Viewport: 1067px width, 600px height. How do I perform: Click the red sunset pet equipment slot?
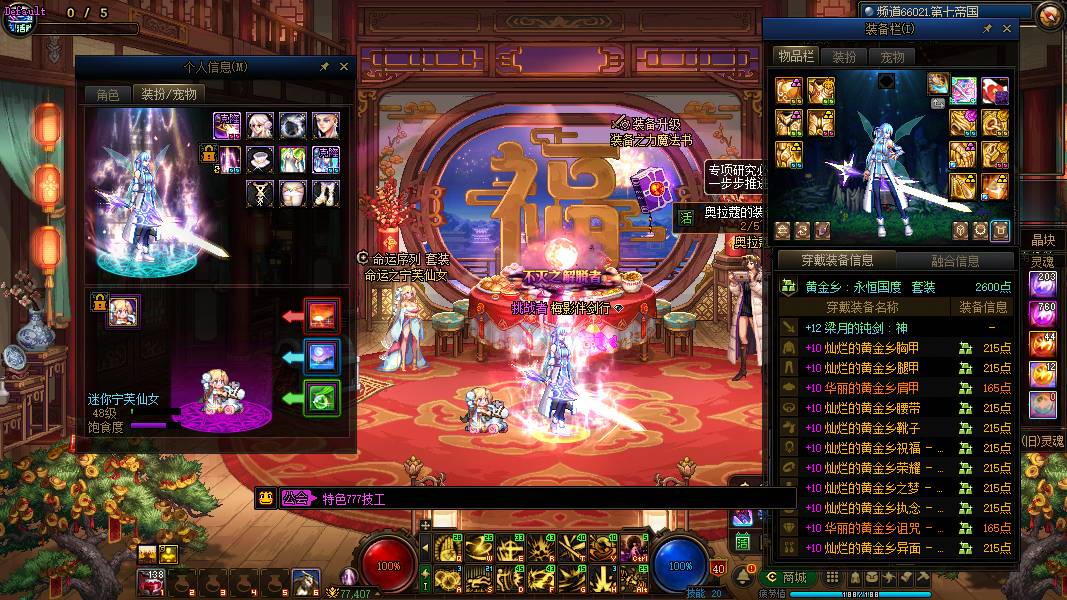pos(322,316)
